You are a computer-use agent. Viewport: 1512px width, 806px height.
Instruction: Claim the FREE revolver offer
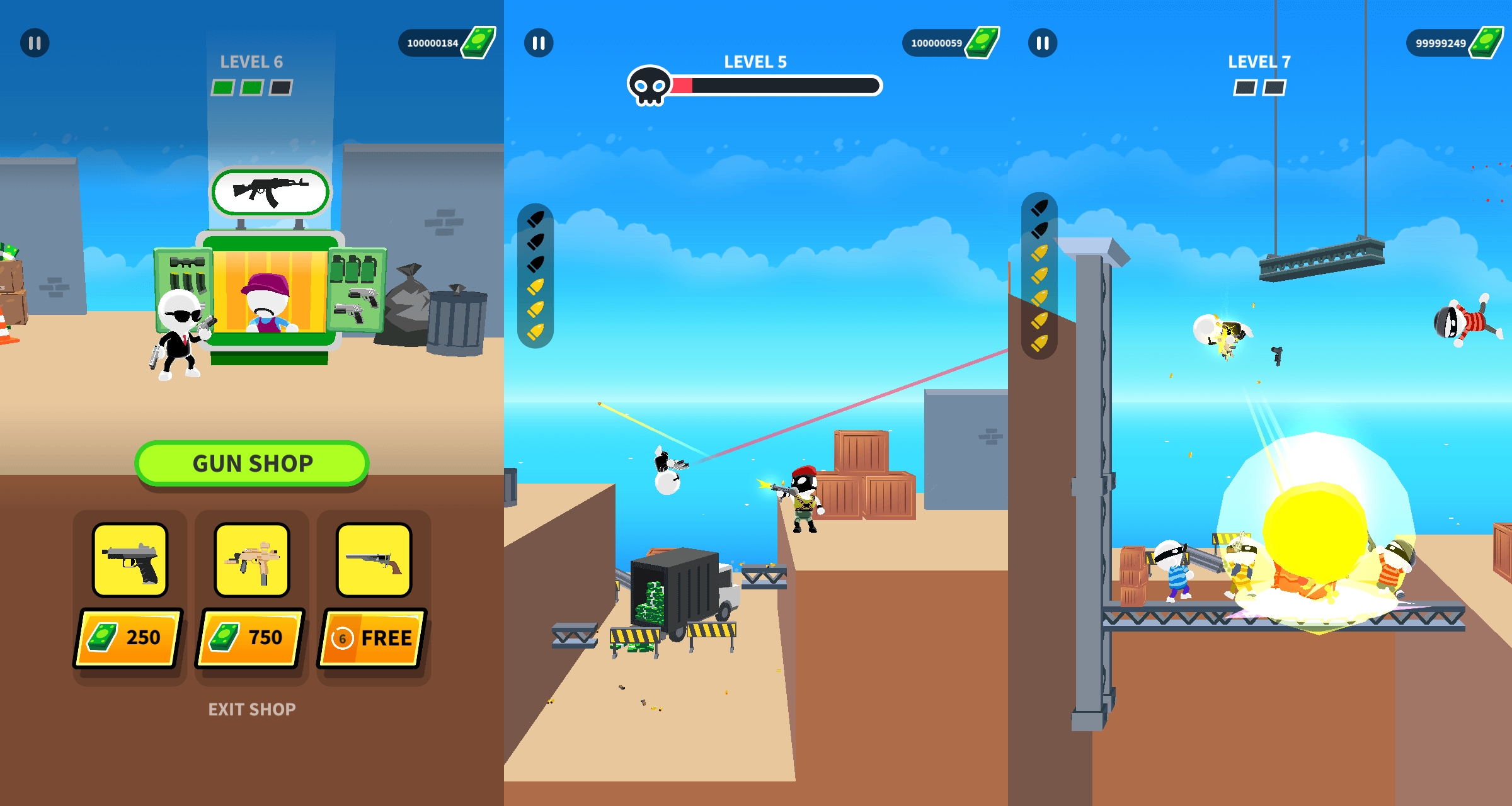point(373,637)
